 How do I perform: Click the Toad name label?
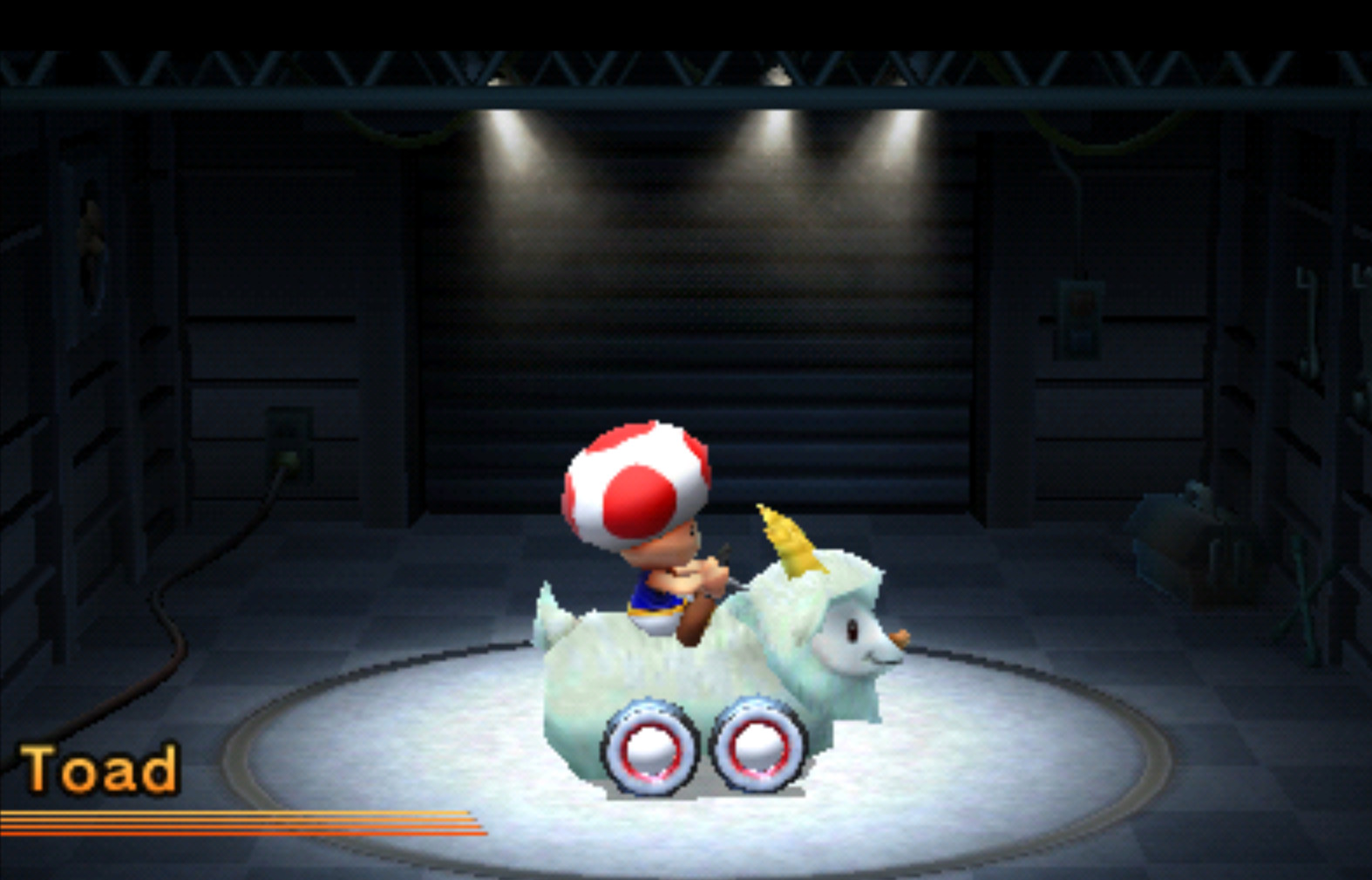point(100,767)
